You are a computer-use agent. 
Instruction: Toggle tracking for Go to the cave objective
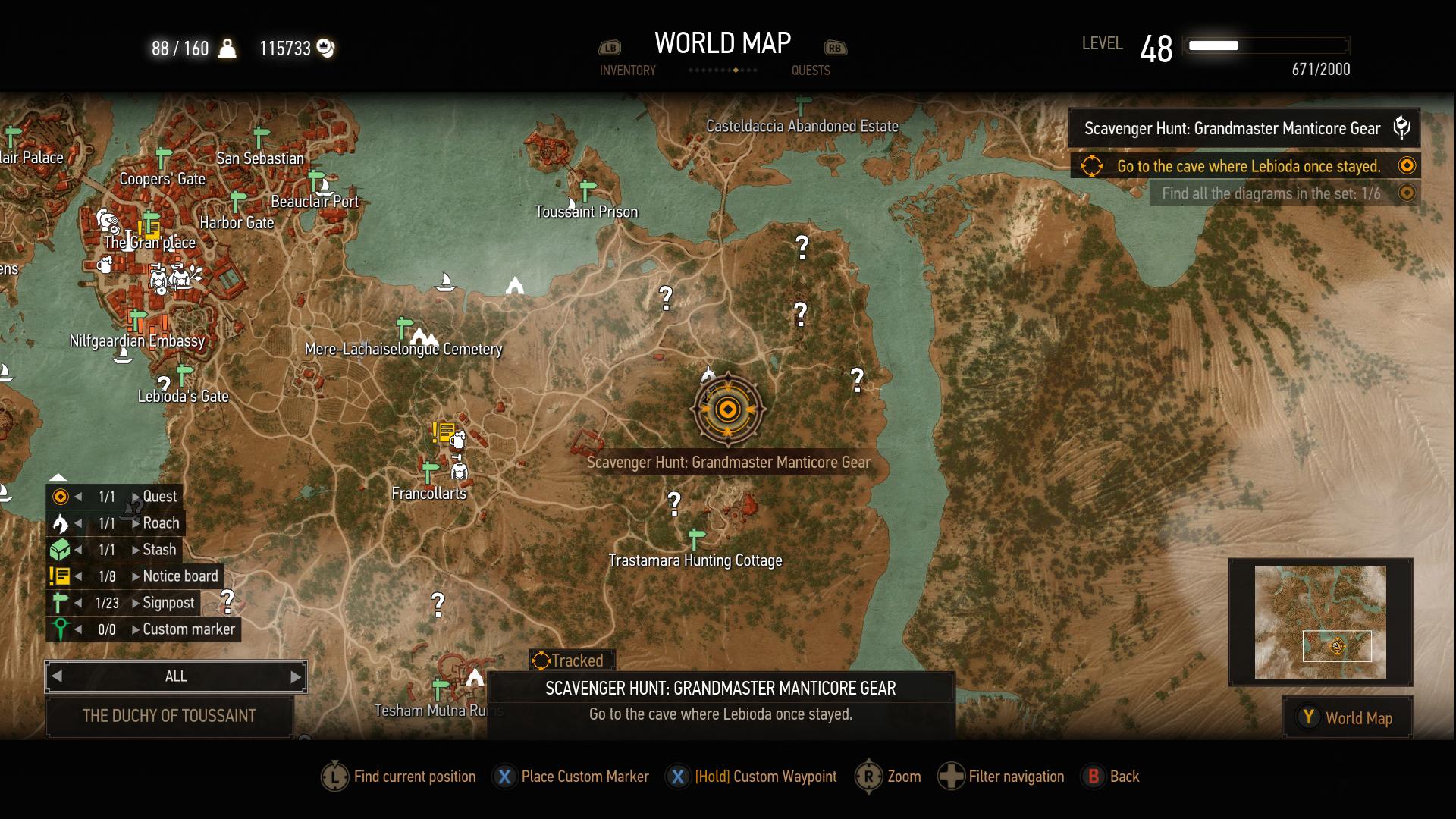click(x=1407, y=166)
